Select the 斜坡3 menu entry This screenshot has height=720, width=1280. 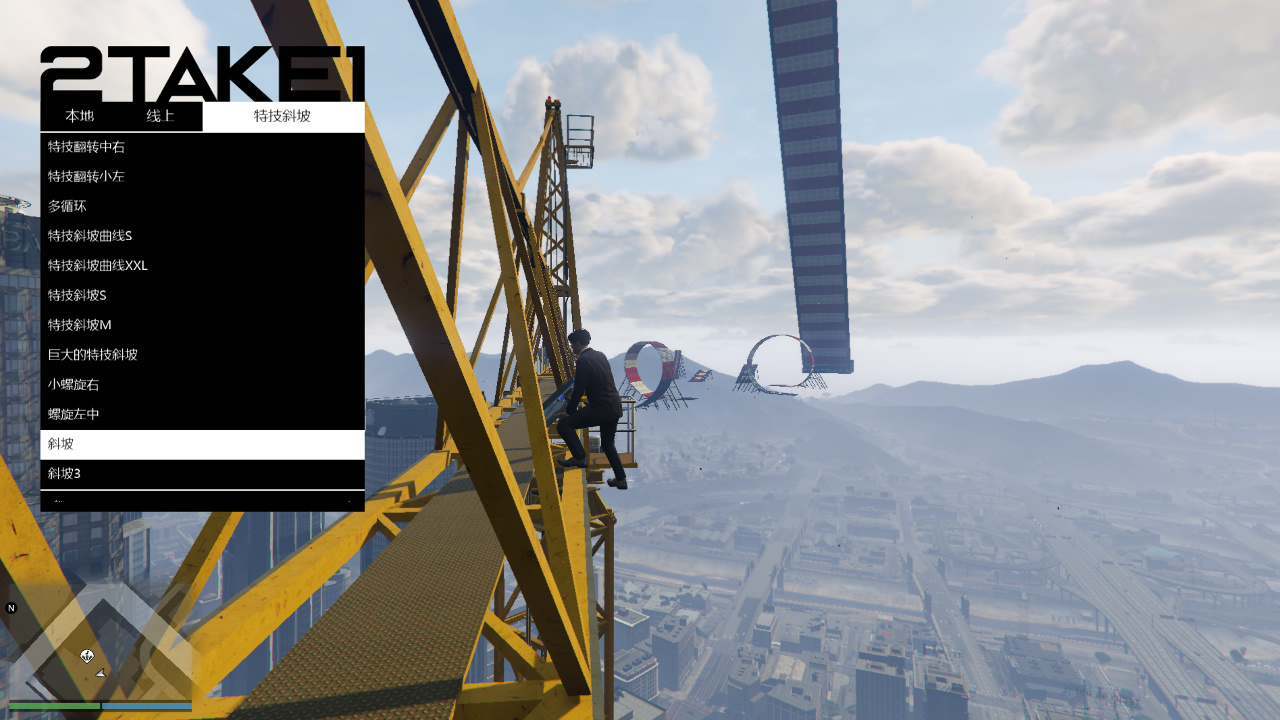[x=202, y=474]
